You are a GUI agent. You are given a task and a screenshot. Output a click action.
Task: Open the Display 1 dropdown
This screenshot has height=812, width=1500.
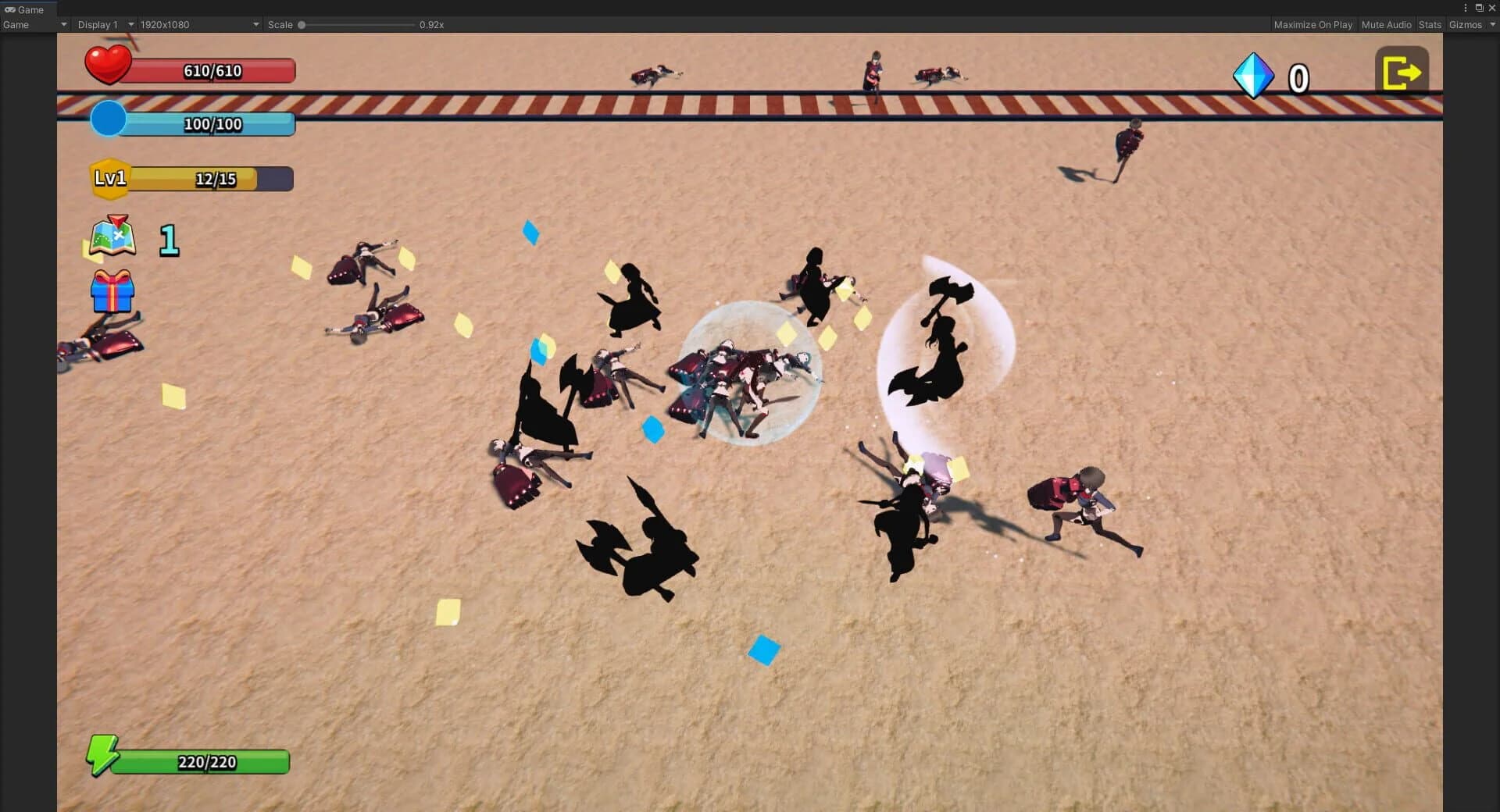click(x=98, y=24)
